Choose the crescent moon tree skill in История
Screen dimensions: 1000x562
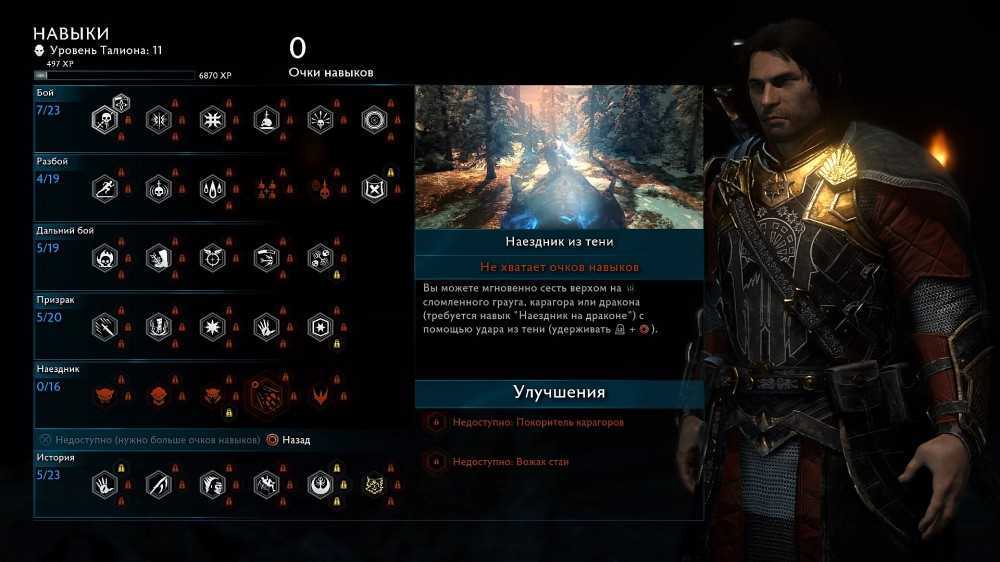[x=320, y=485]
